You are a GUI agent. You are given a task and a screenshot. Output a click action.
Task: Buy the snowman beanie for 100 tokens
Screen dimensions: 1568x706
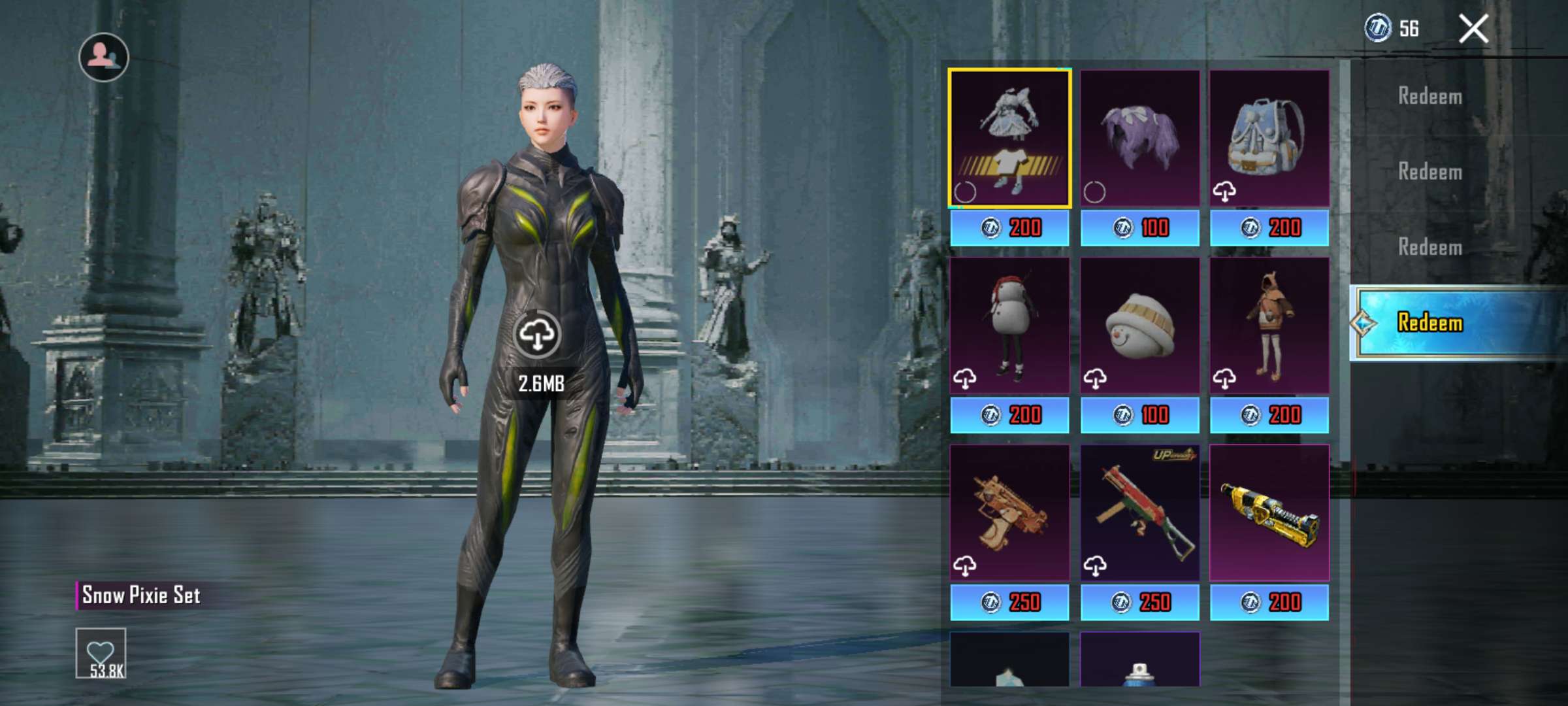pyautogui.click(x=1139, y=415)
